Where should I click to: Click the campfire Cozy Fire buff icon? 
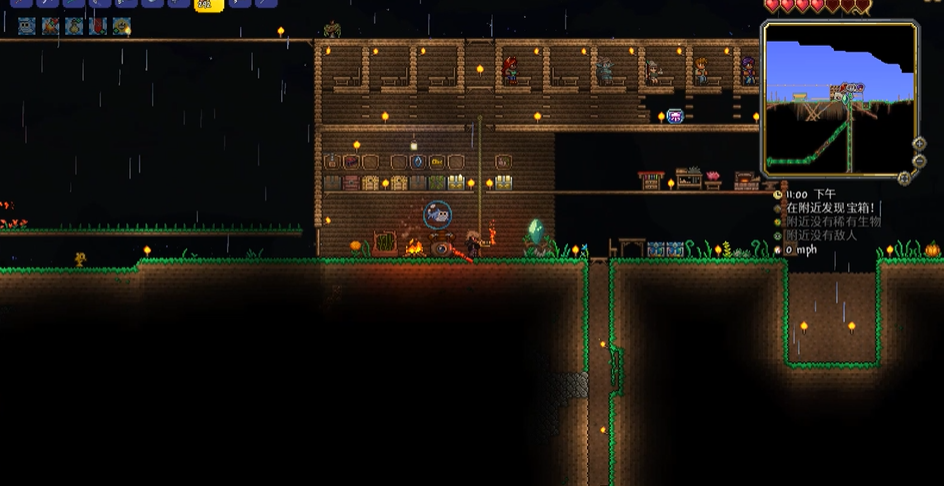(x=50, y=26)
